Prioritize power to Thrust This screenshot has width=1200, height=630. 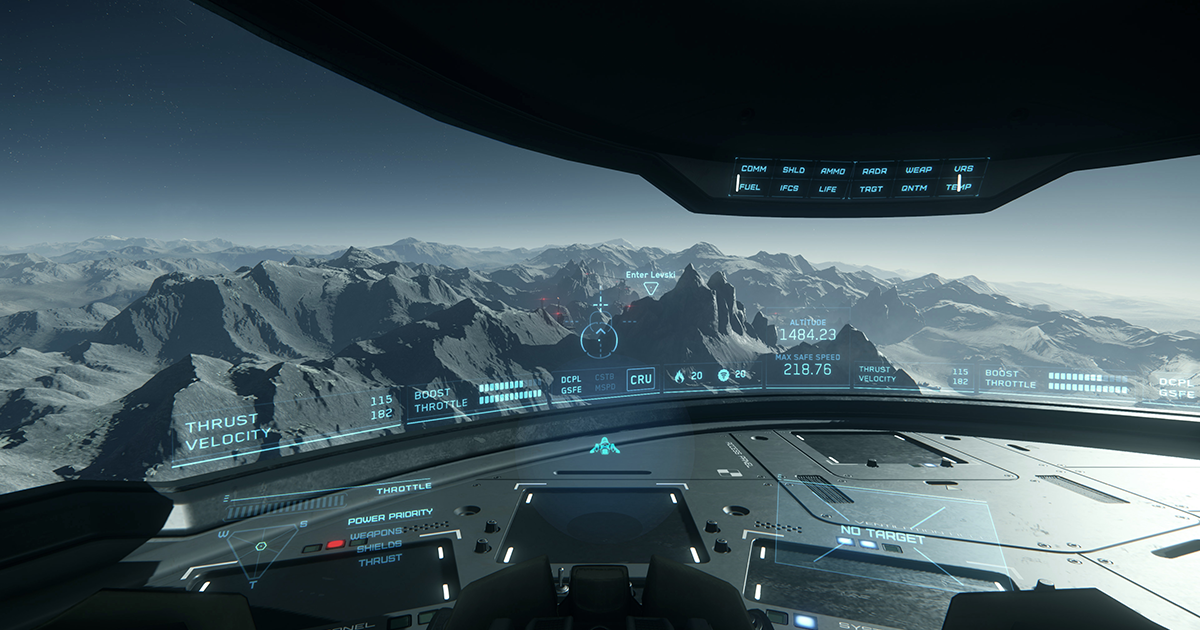point(380,561)
